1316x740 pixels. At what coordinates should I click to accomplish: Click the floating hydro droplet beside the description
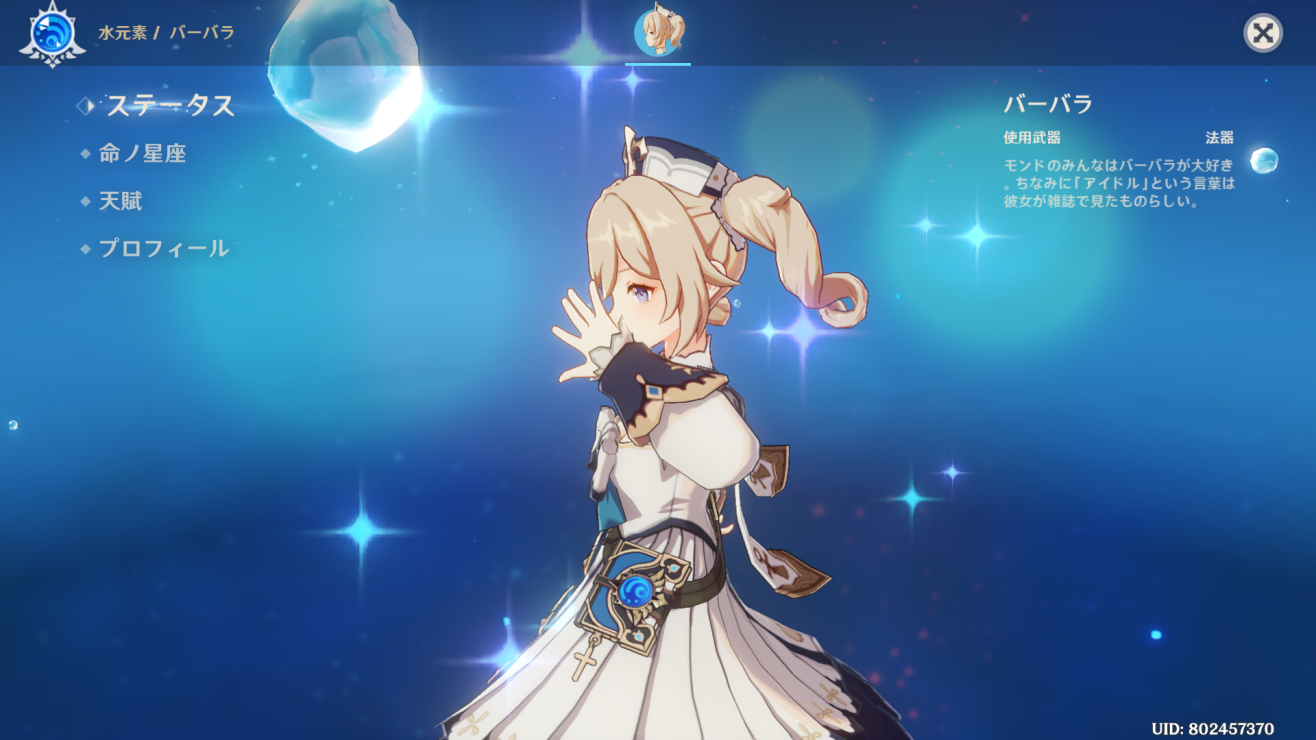point(1262,161)
